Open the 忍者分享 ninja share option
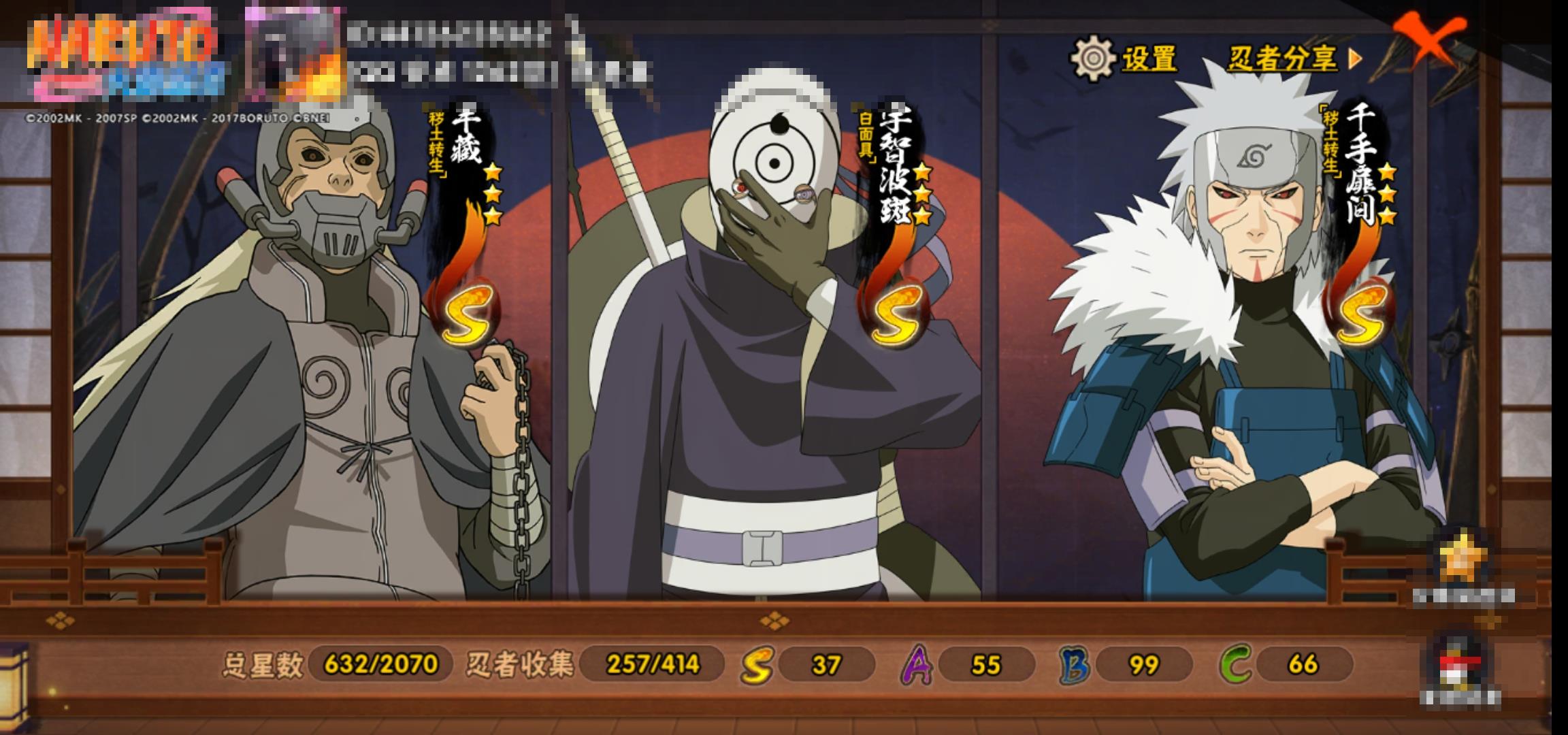 [x=1293, y=59]
